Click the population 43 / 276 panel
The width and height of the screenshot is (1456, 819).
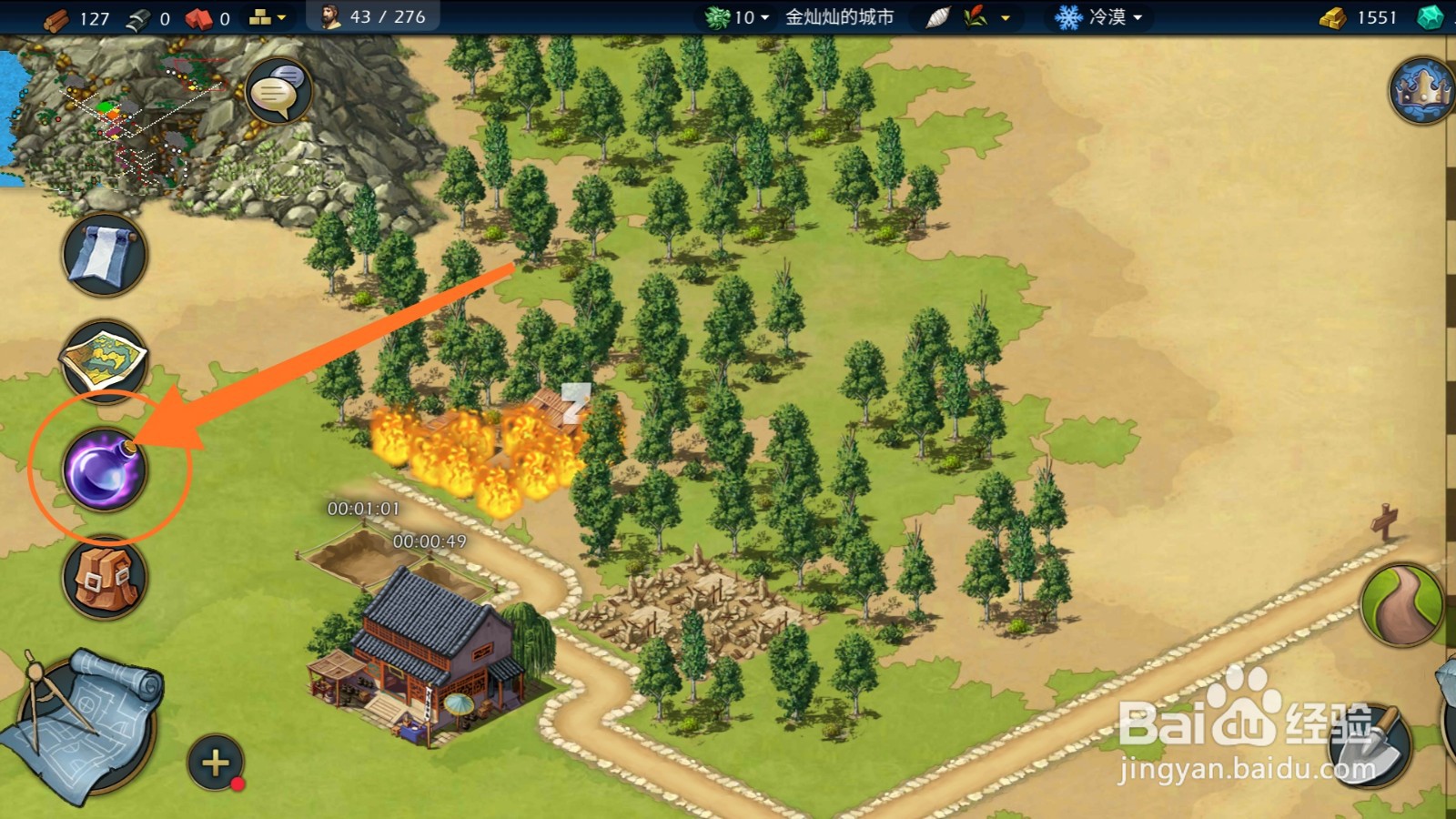click(x=374, y=17)
